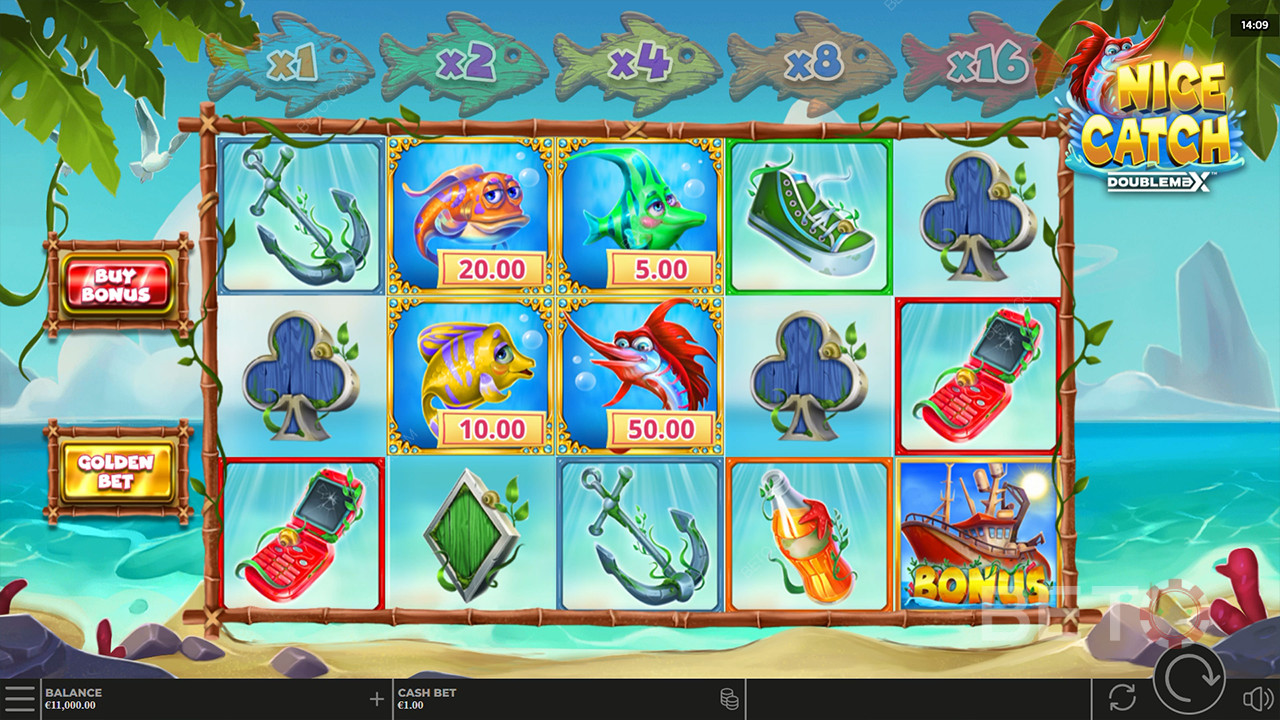Viewport: 1280px width, 720px height.
Task: Open the cash bet coin stack selector
Action: tap(729, 698)
